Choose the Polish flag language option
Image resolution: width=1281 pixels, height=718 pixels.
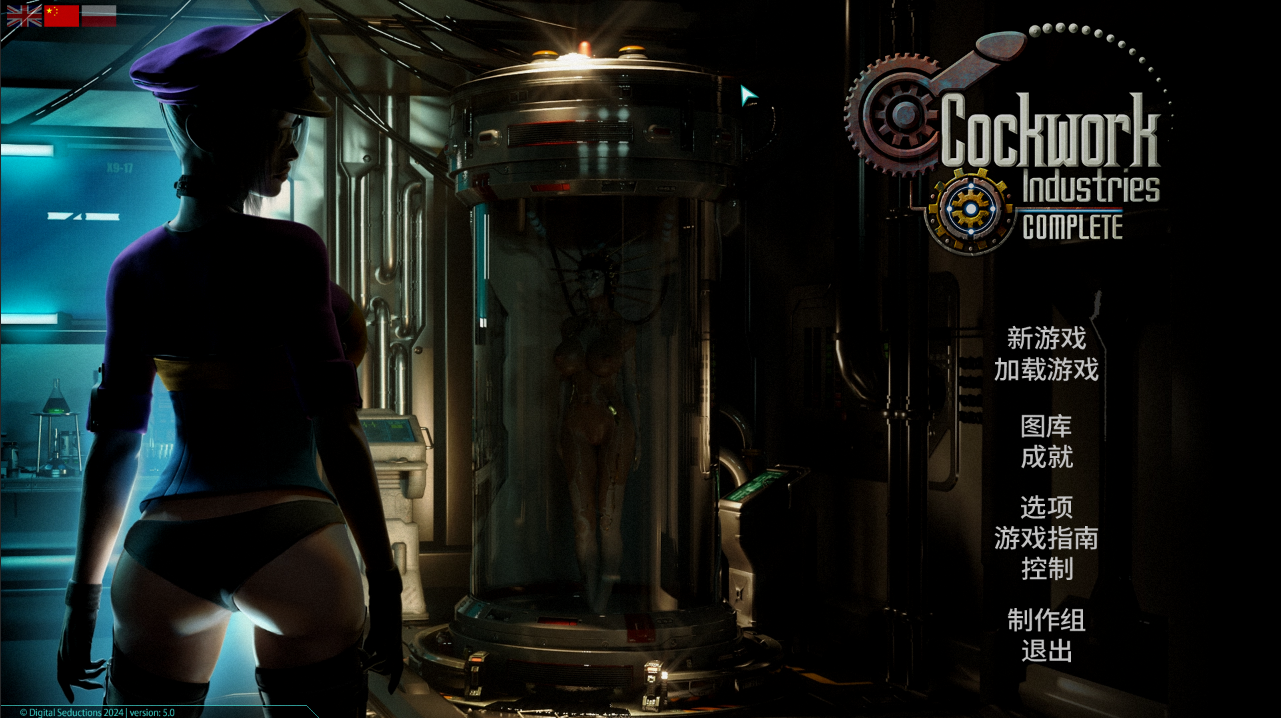[98, 15]
